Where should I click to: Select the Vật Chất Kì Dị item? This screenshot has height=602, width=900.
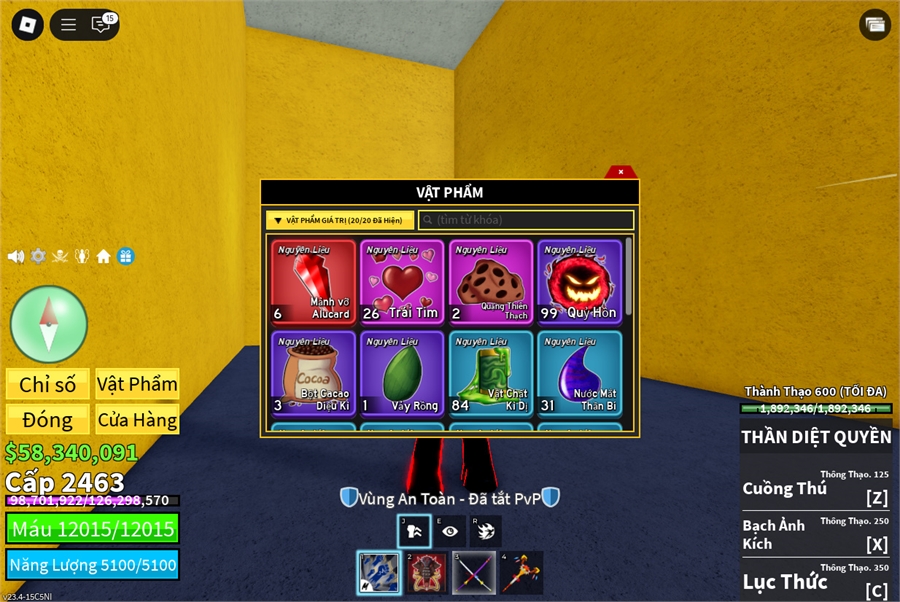click(x=490, y=373)
